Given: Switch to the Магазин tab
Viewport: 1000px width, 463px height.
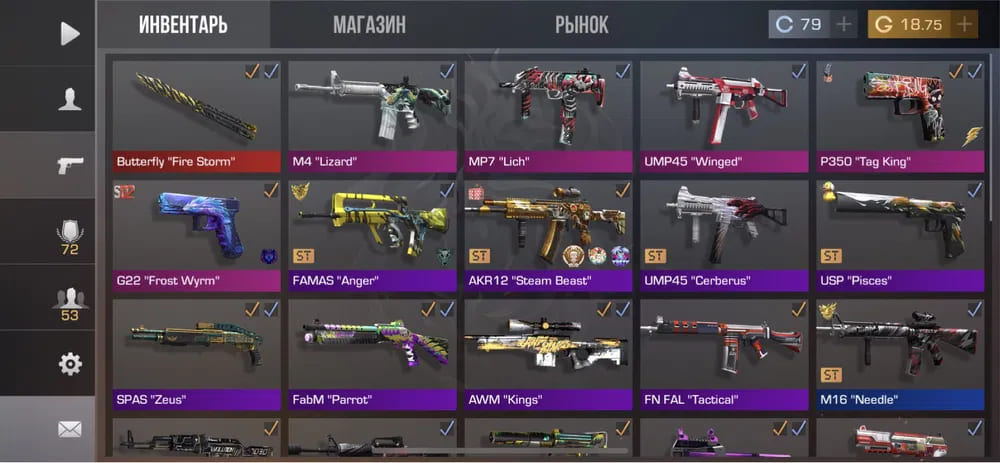Looking at the screenshot, I should 369,25.
